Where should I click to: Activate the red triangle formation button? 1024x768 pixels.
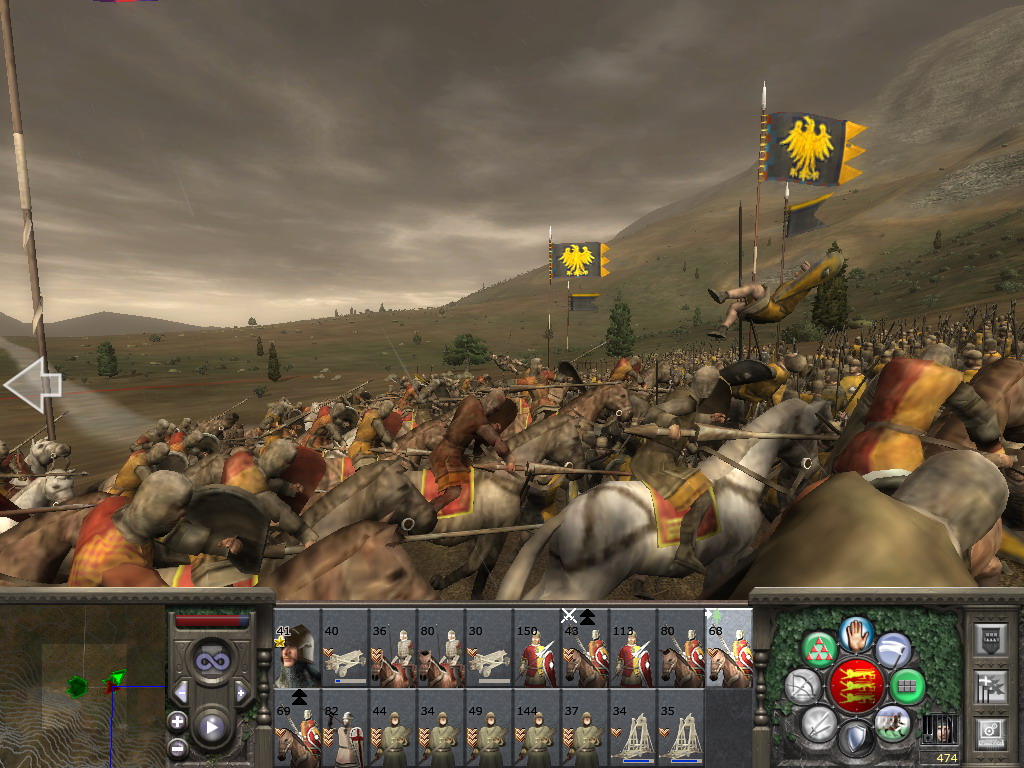click(820, 650)
